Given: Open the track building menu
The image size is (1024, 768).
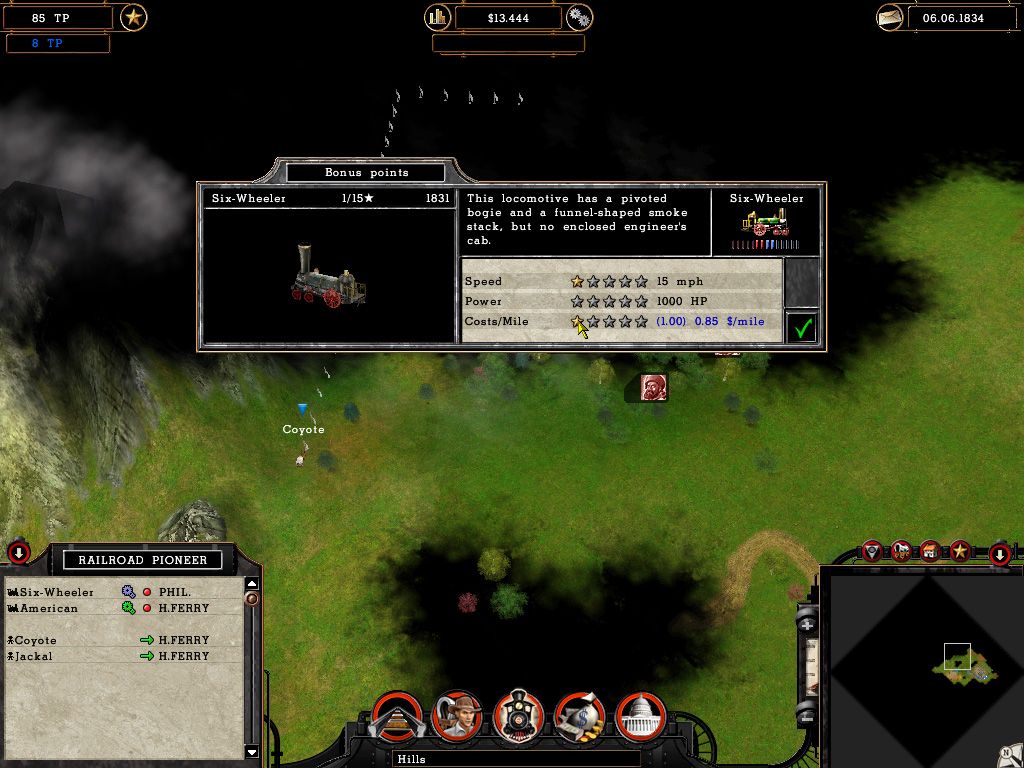Looking at the screenshot, I should [x=397, y=715].
